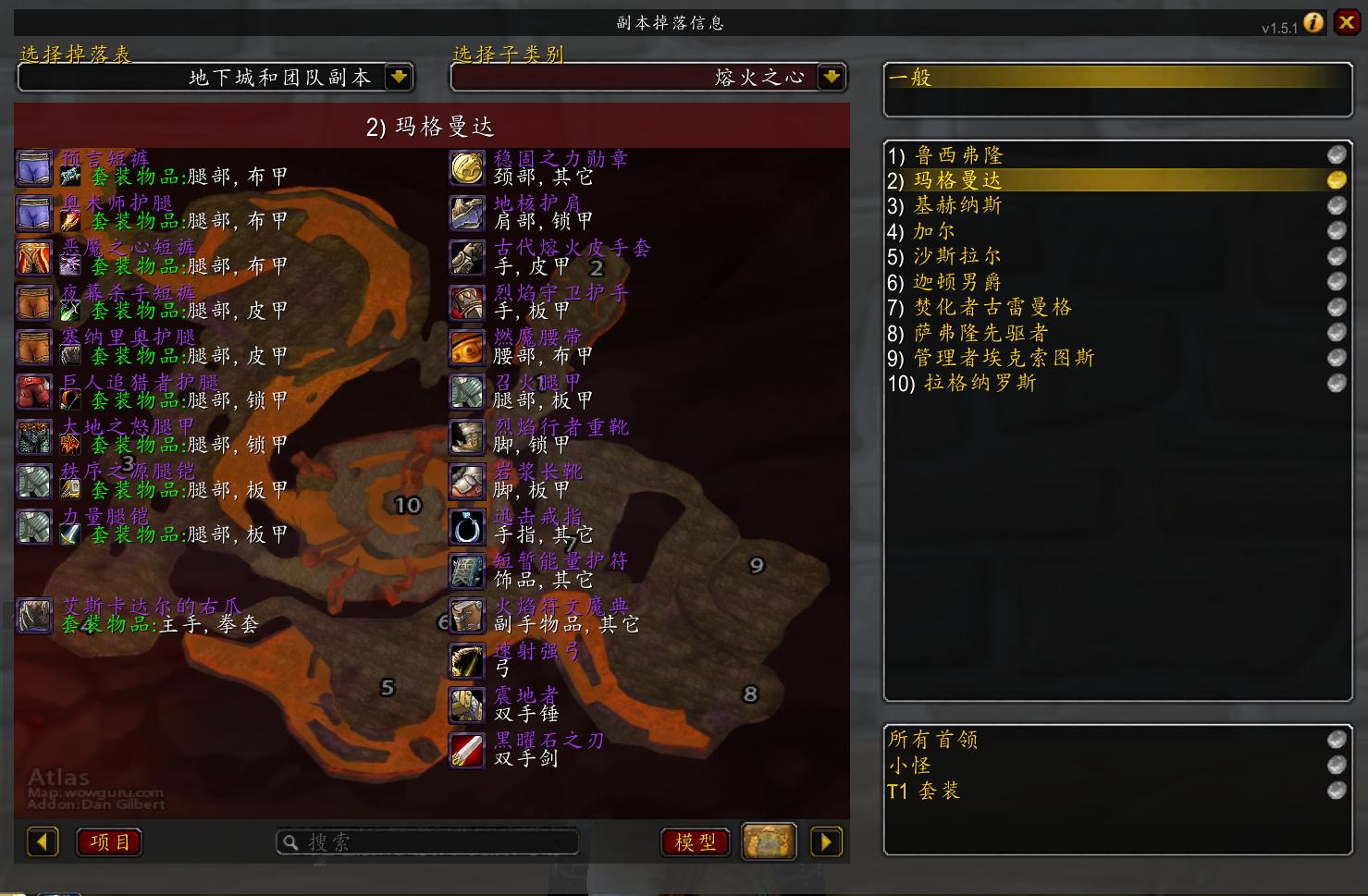Click the 稳固之力勋章 medallion icon

pyautogui.click(x=466, y=168)
